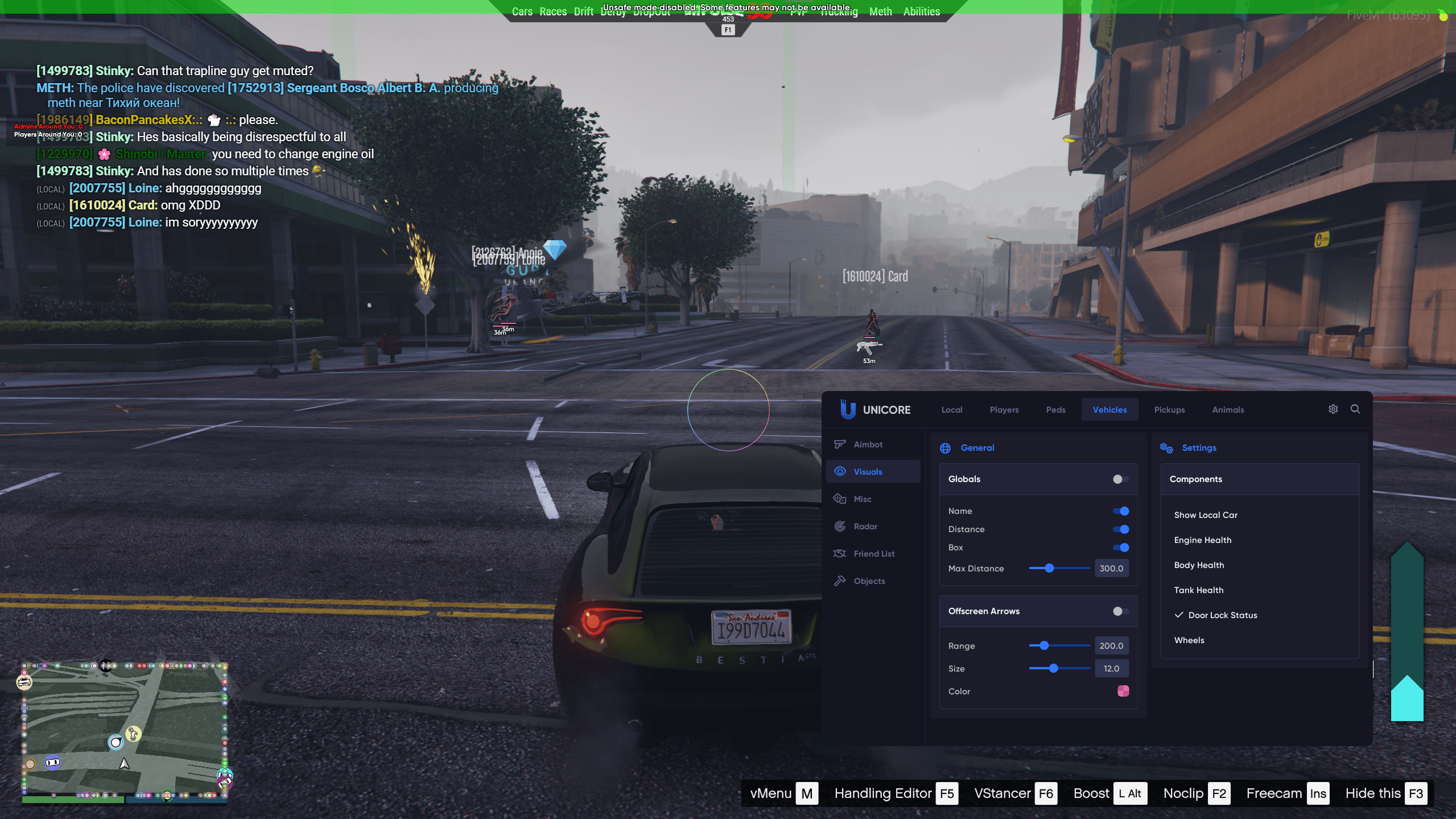Click the UNICORE search icon

tap(1356, 409)
